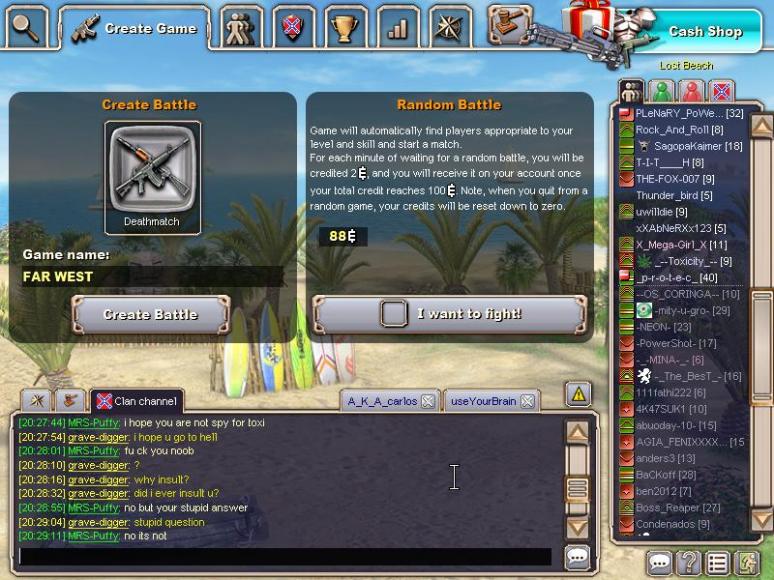Open help with the question mark button
Image resolution: width=774 pixels, height=580 pixels.
pos(688,563)
